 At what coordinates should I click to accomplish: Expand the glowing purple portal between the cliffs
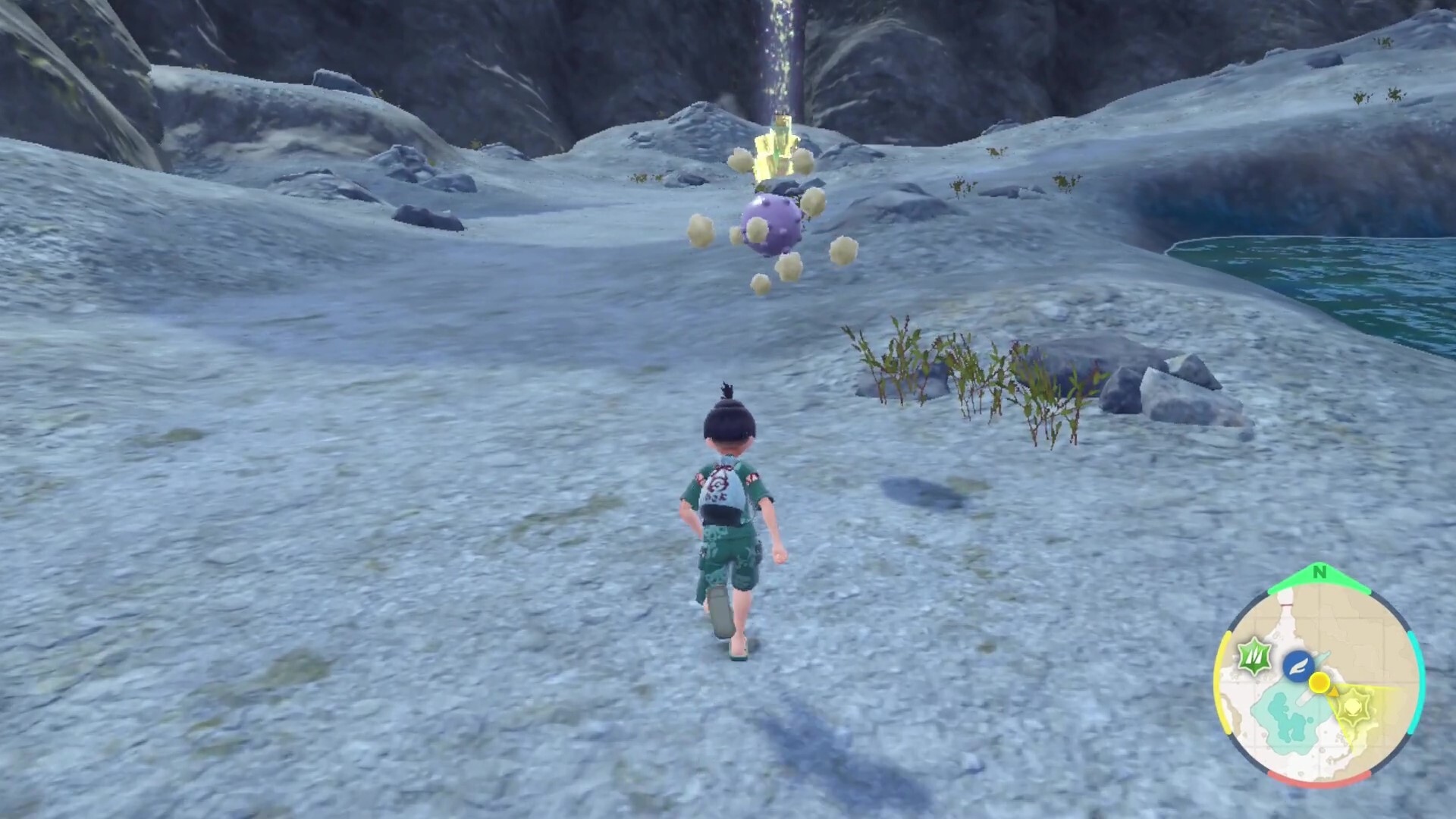pyautogui.click(x=781, y=53)
